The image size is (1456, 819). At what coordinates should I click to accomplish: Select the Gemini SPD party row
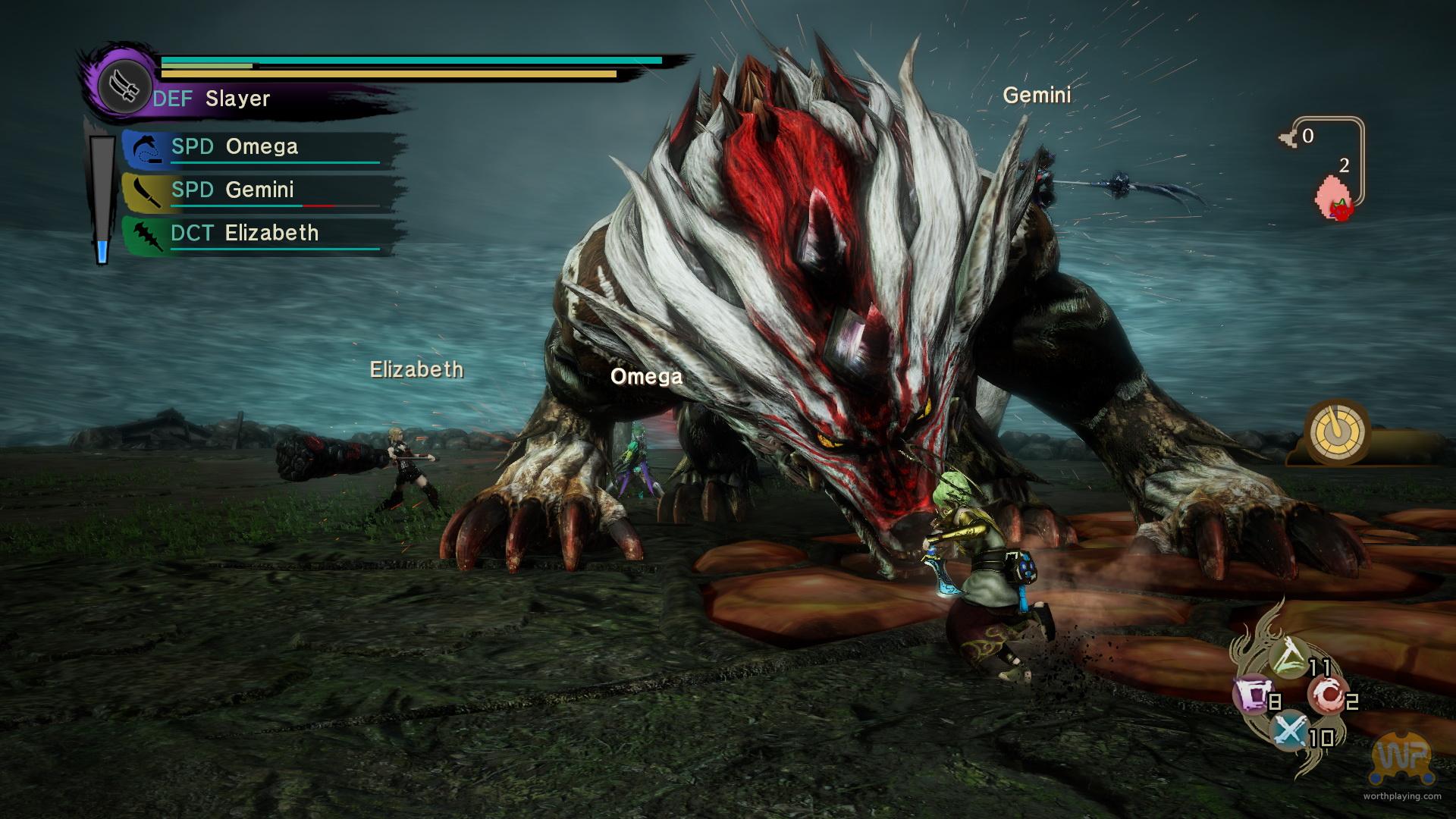[x=262, y=190]
